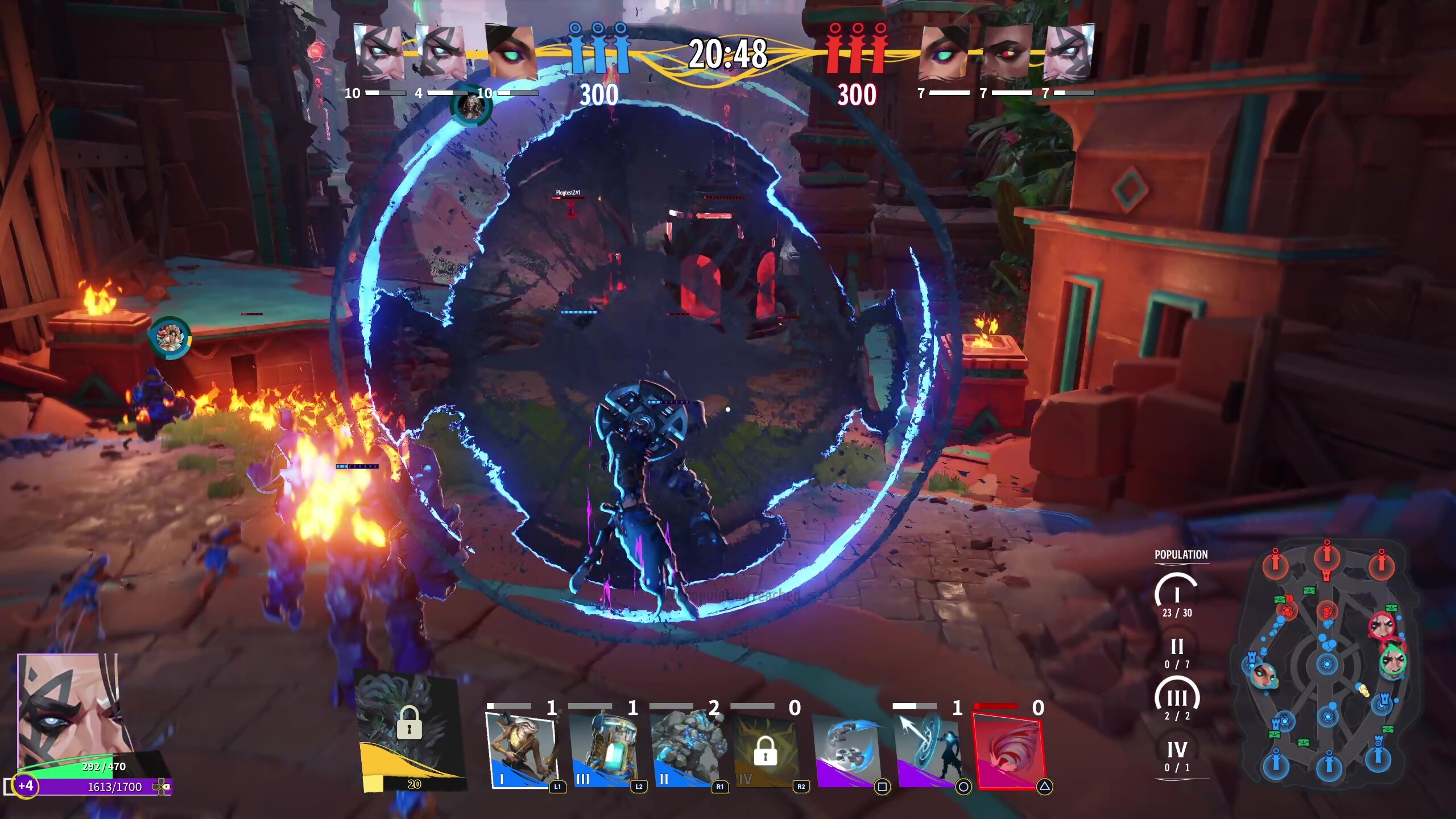Select the teal-eyed hero marker on the minimap
1456x819 pixels.
(1264, 675)
